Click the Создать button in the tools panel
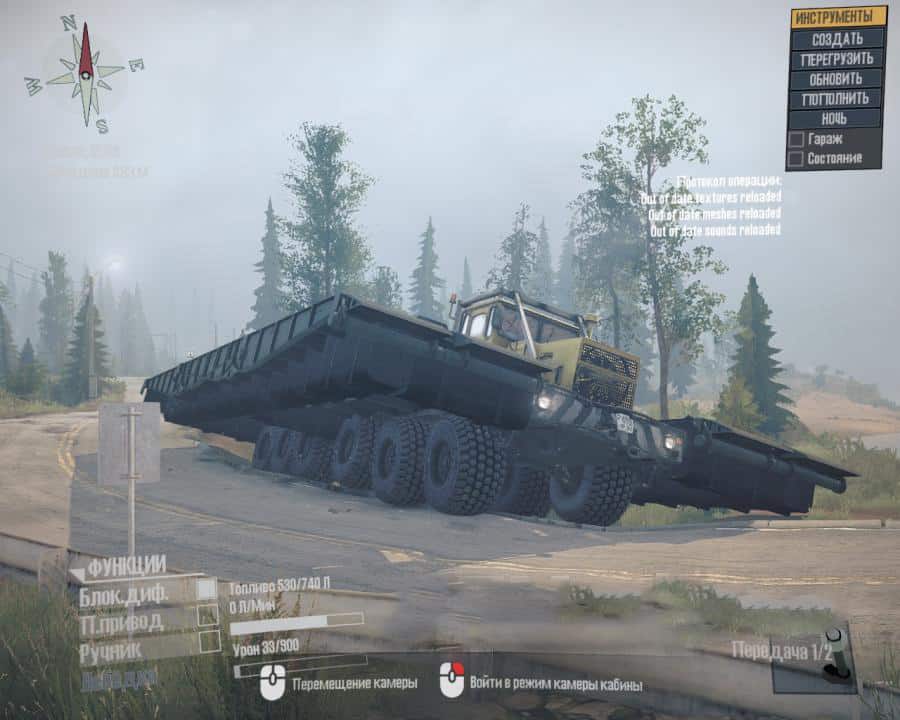 click(x=837, y=39)
